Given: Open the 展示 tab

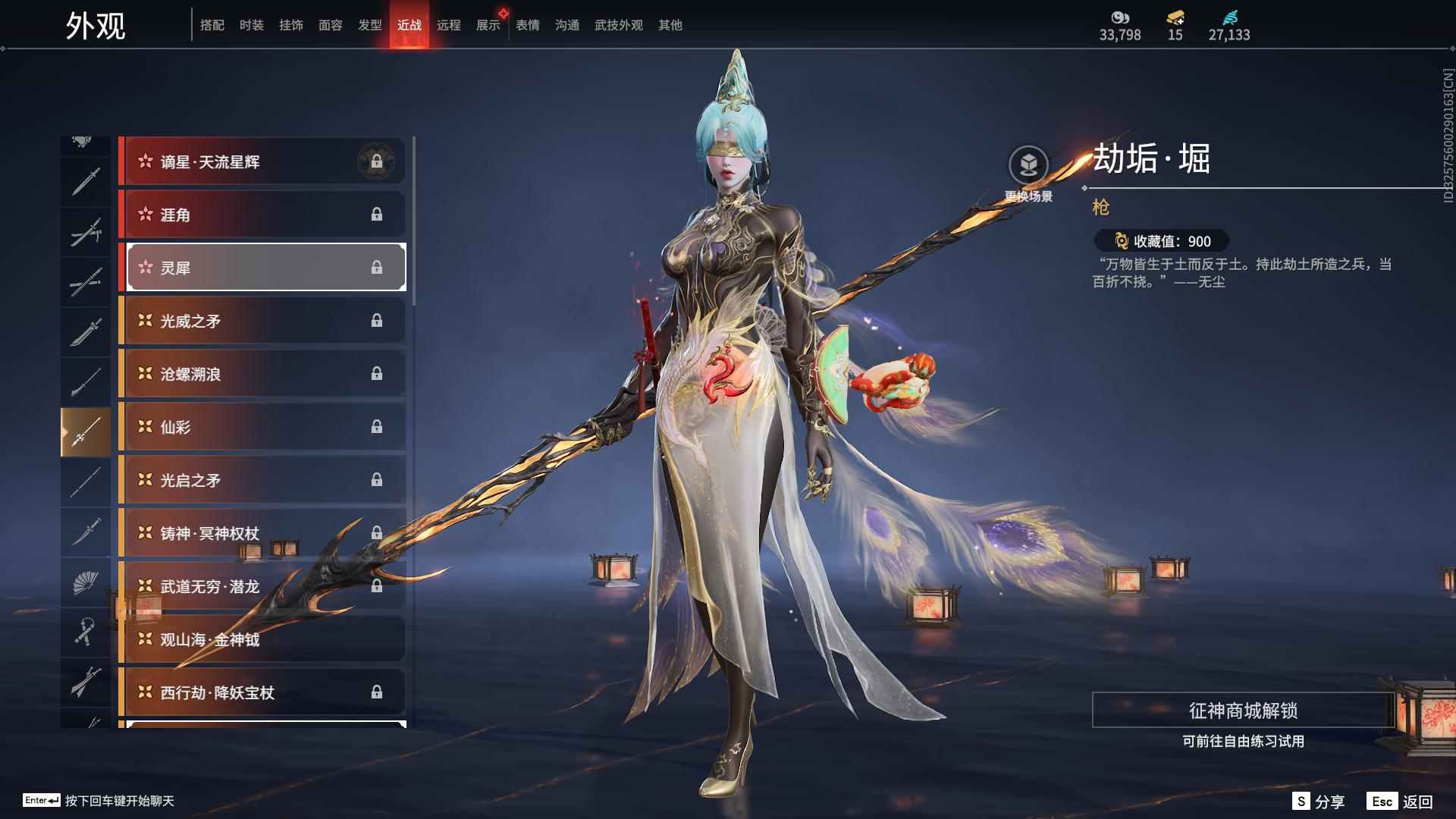Looking at the screenshot, I should pos(488,25).
